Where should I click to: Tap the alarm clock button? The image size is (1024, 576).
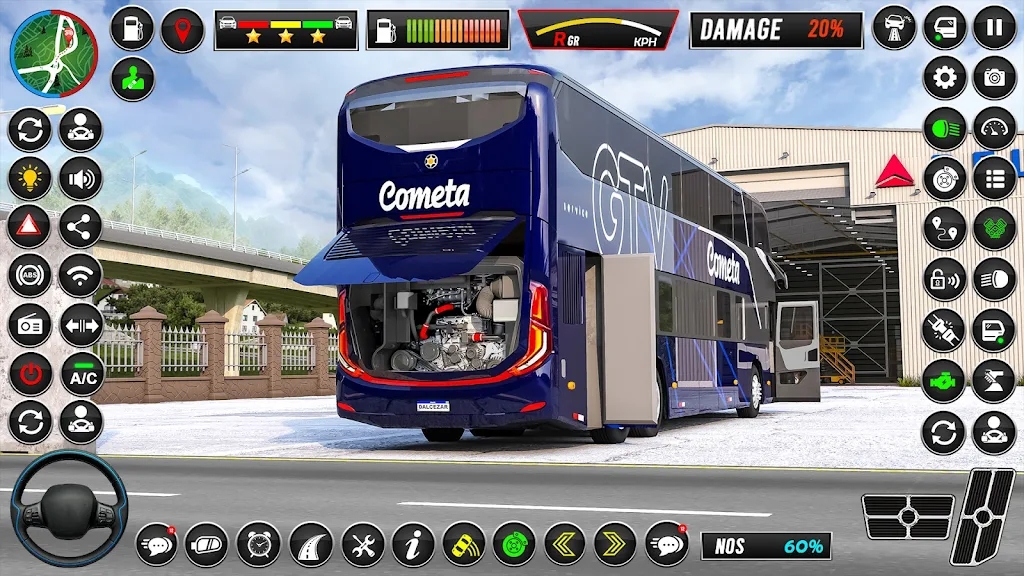coord(259,544)
